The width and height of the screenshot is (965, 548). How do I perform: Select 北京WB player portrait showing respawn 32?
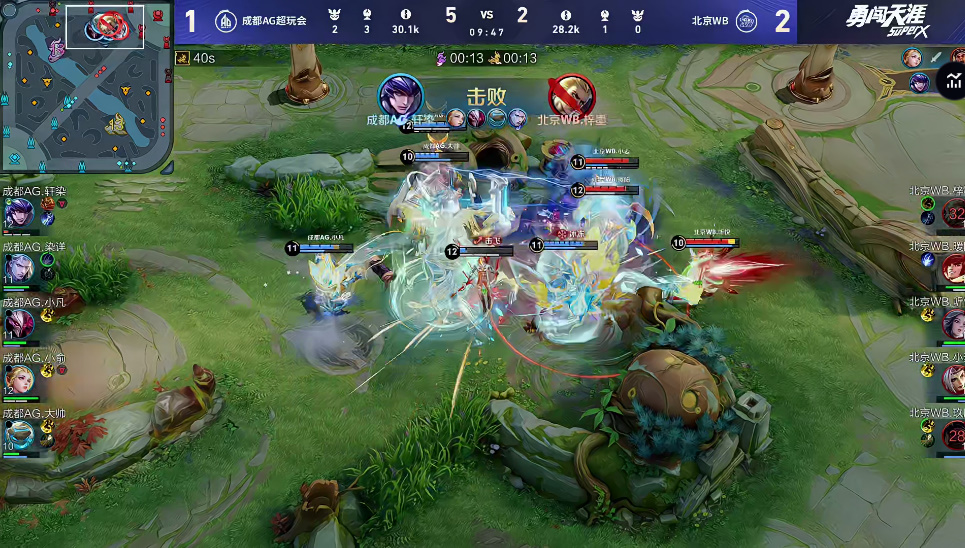pos(954,213)
